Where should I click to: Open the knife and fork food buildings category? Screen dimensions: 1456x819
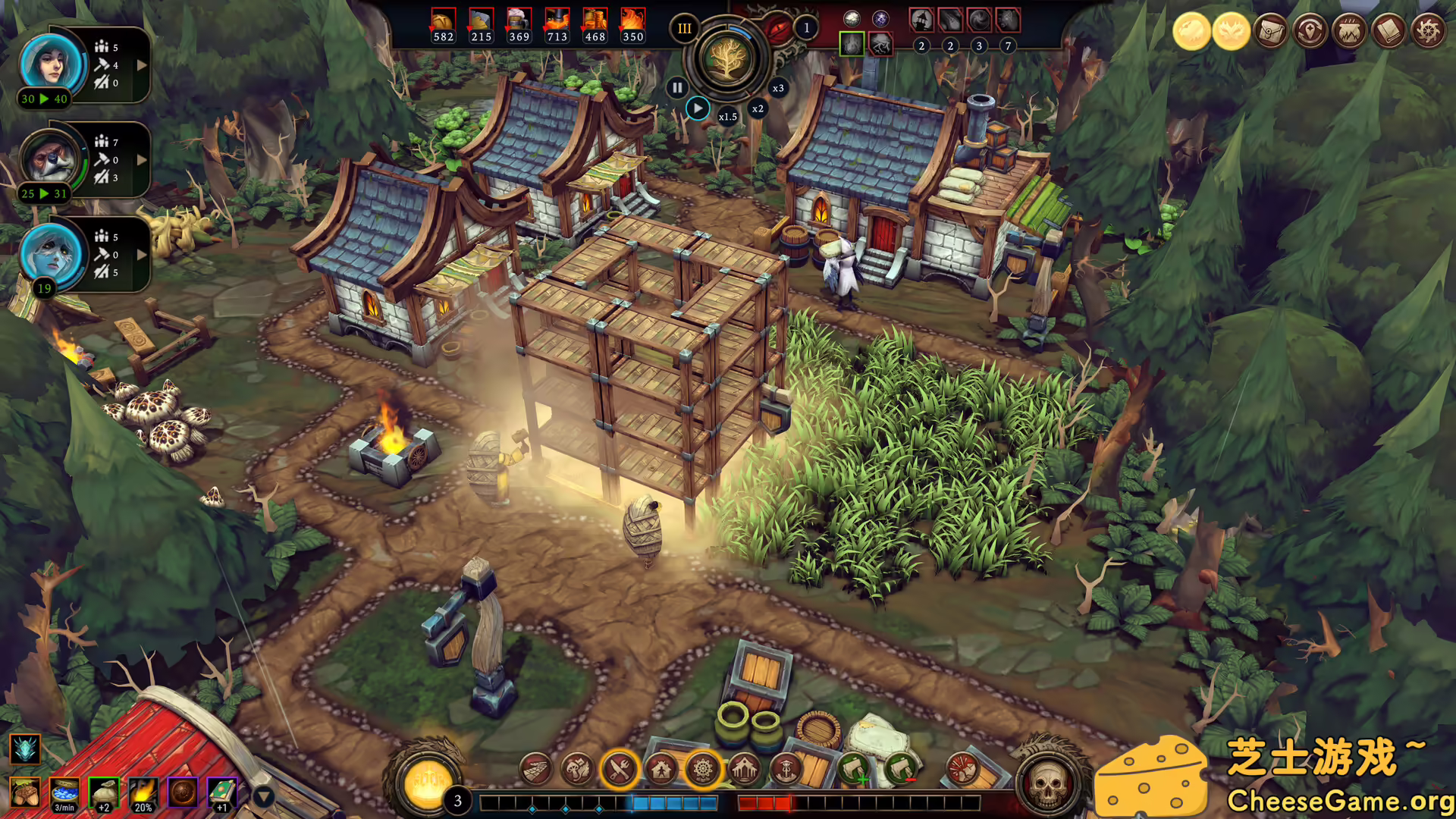coord(620,770)
